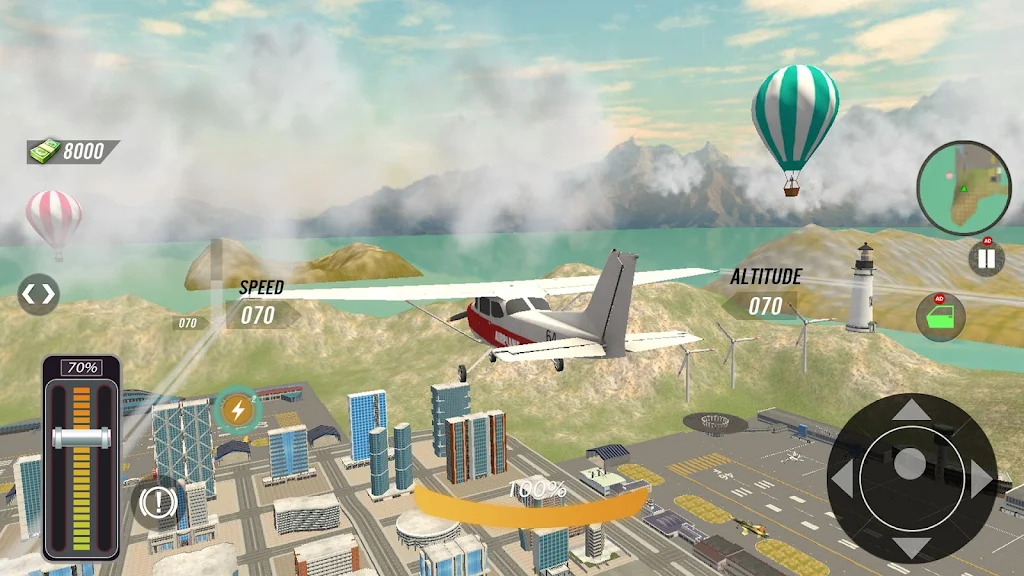Viewport: 1024px width, 576px height.
Task: Click the joystick center knob
Action: 909,463
